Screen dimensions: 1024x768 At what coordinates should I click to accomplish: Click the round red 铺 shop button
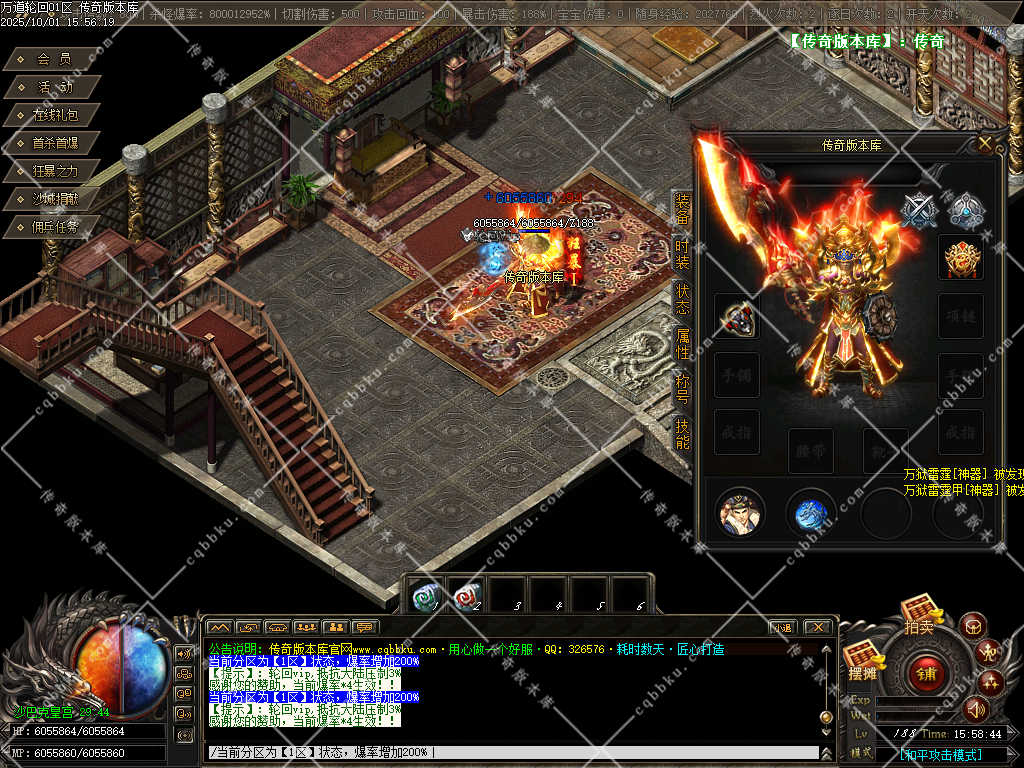click(925, 674)
